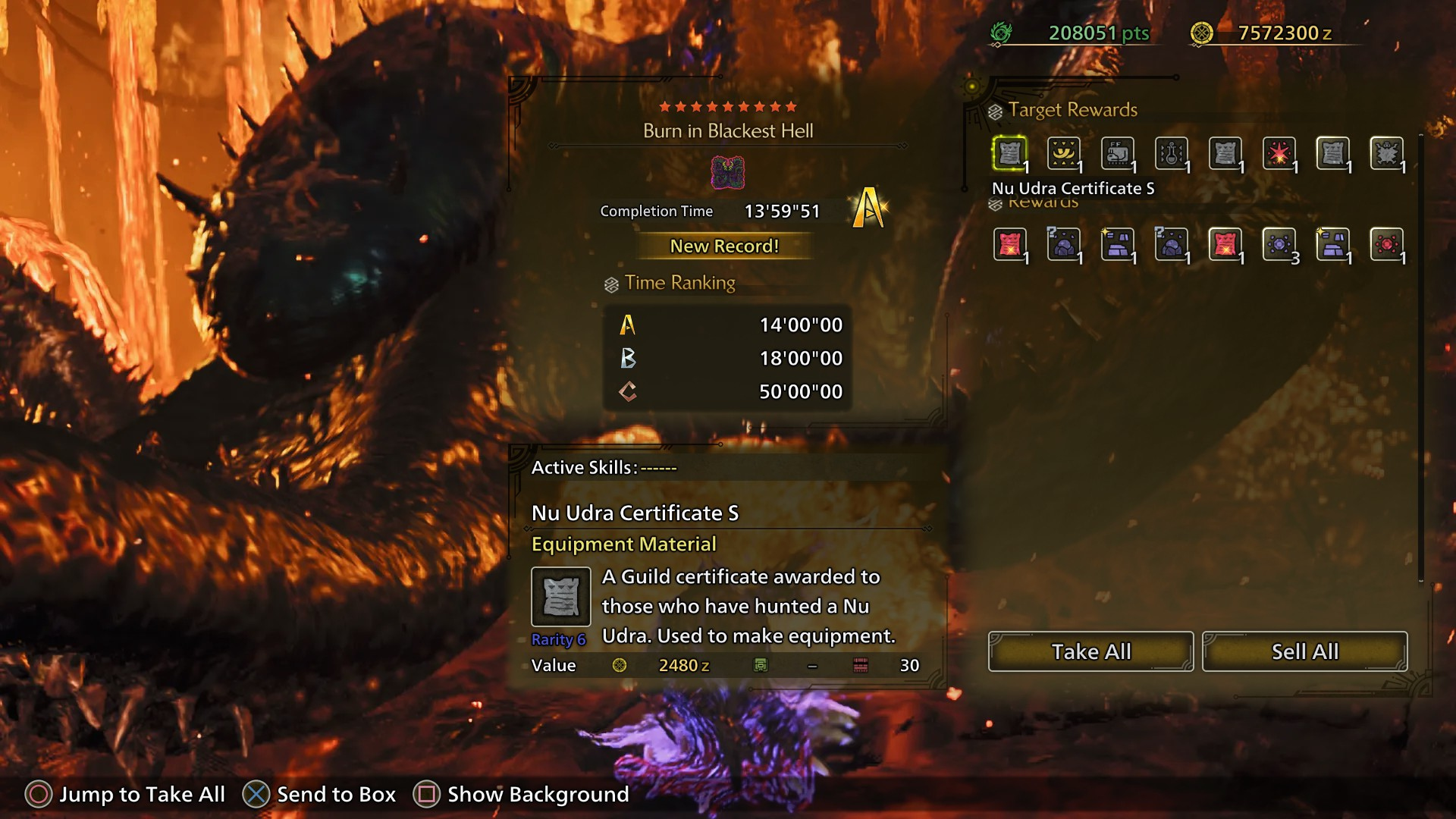The width and height of the screenshot is (1456, 819).
Task: Choose the red gem reward slot
Action: [x=1386, y=245]
